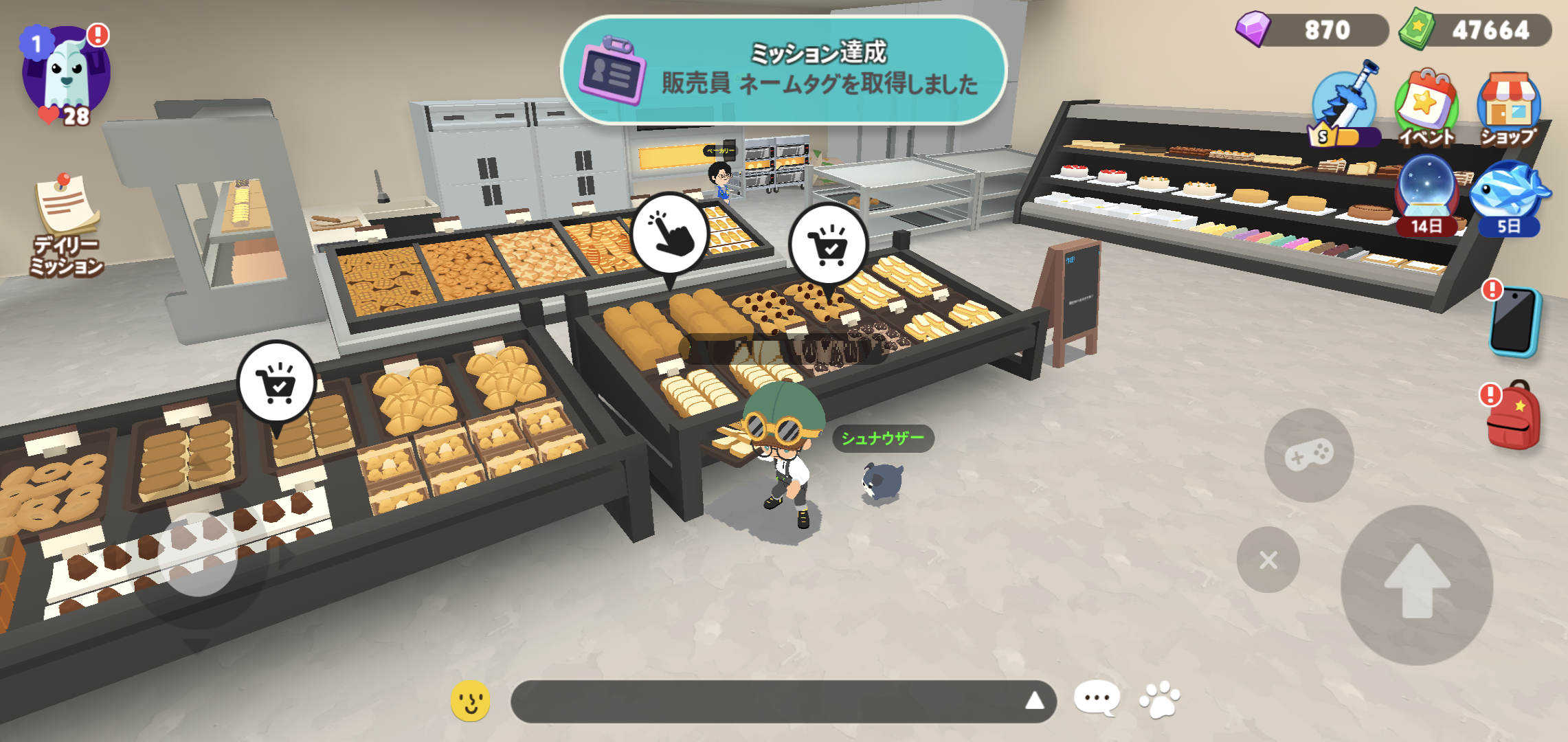Focus the chat input bar

pos(763,701)
